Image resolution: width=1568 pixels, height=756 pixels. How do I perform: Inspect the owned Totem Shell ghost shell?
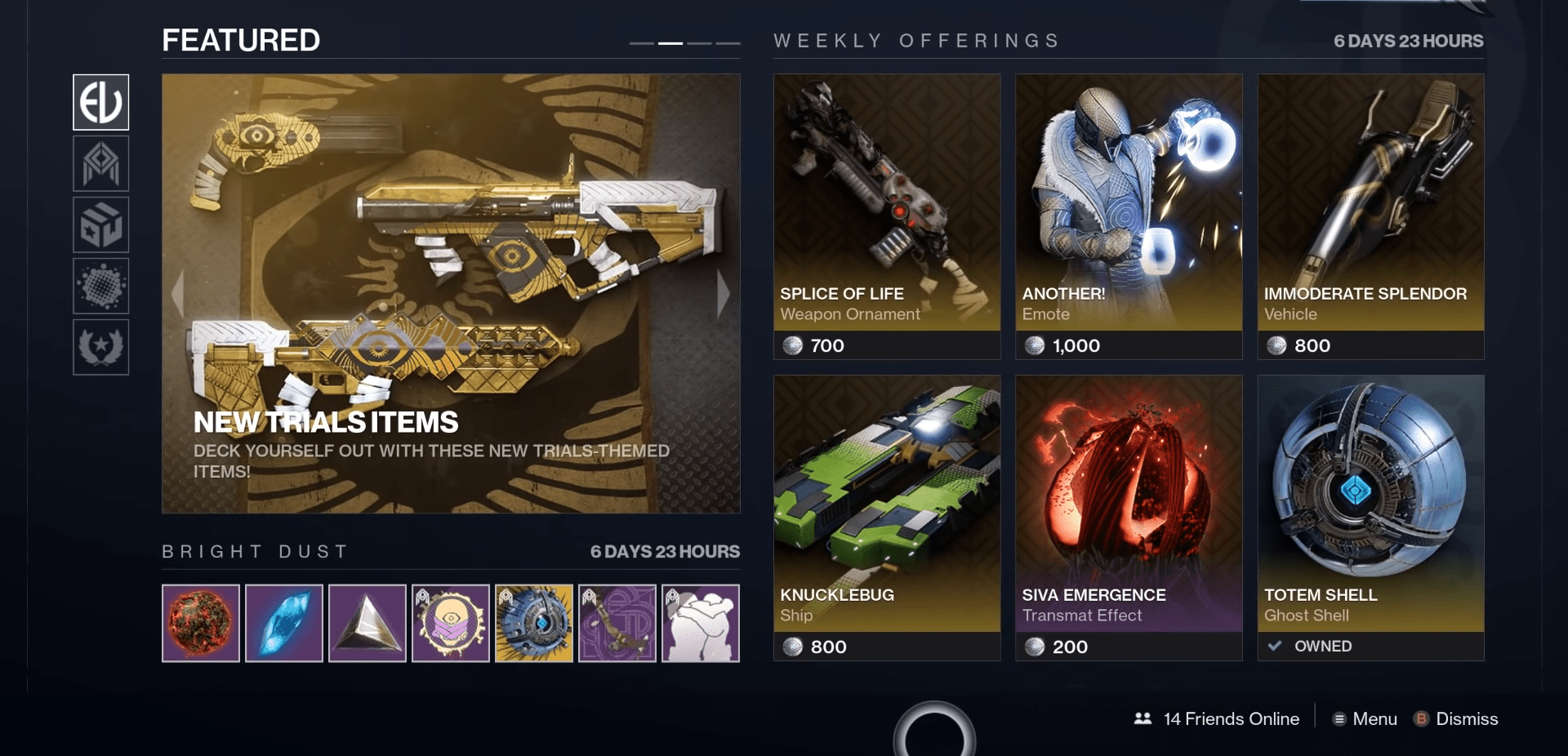[1370, 518]
